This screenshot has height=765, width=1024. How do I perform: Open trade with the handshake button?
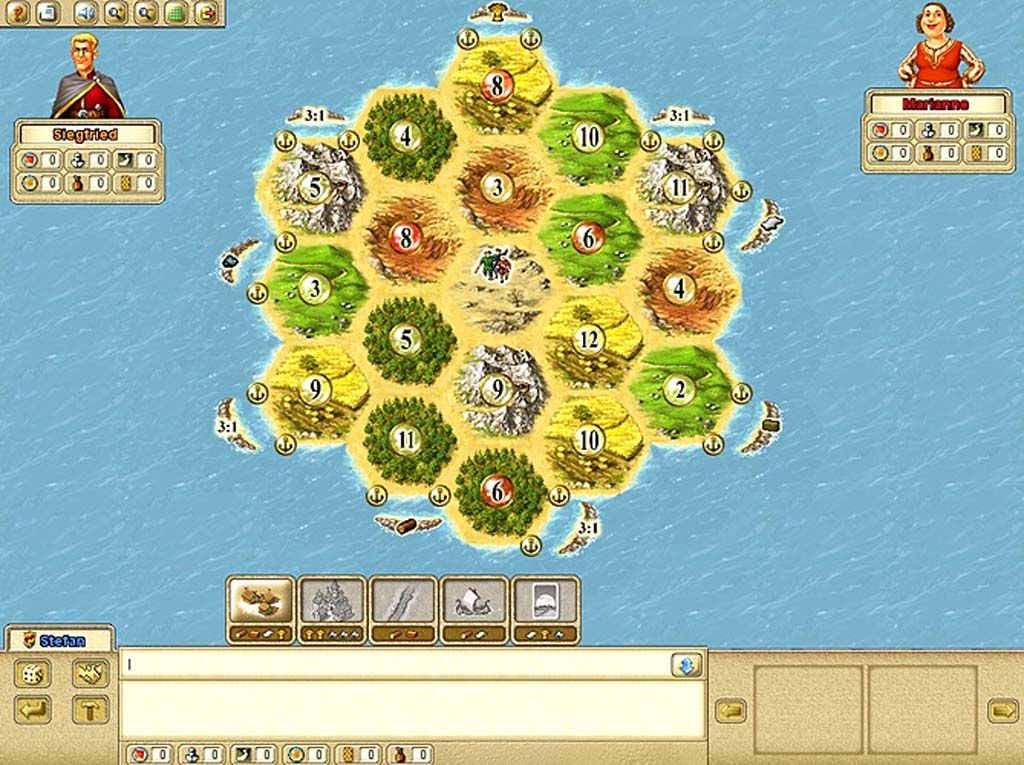[90, 674]
